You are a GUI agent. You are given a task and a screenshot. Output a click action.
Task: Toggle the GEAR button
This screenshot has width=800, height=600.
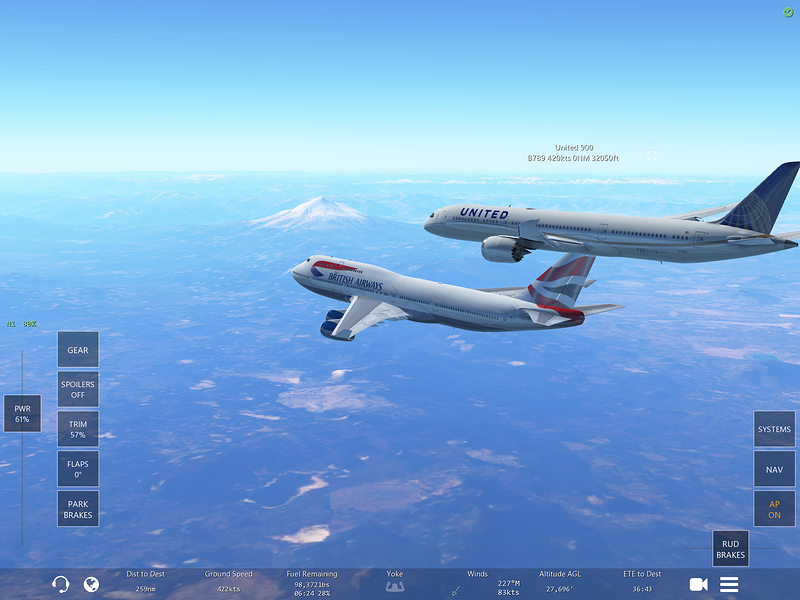[78, 350]
